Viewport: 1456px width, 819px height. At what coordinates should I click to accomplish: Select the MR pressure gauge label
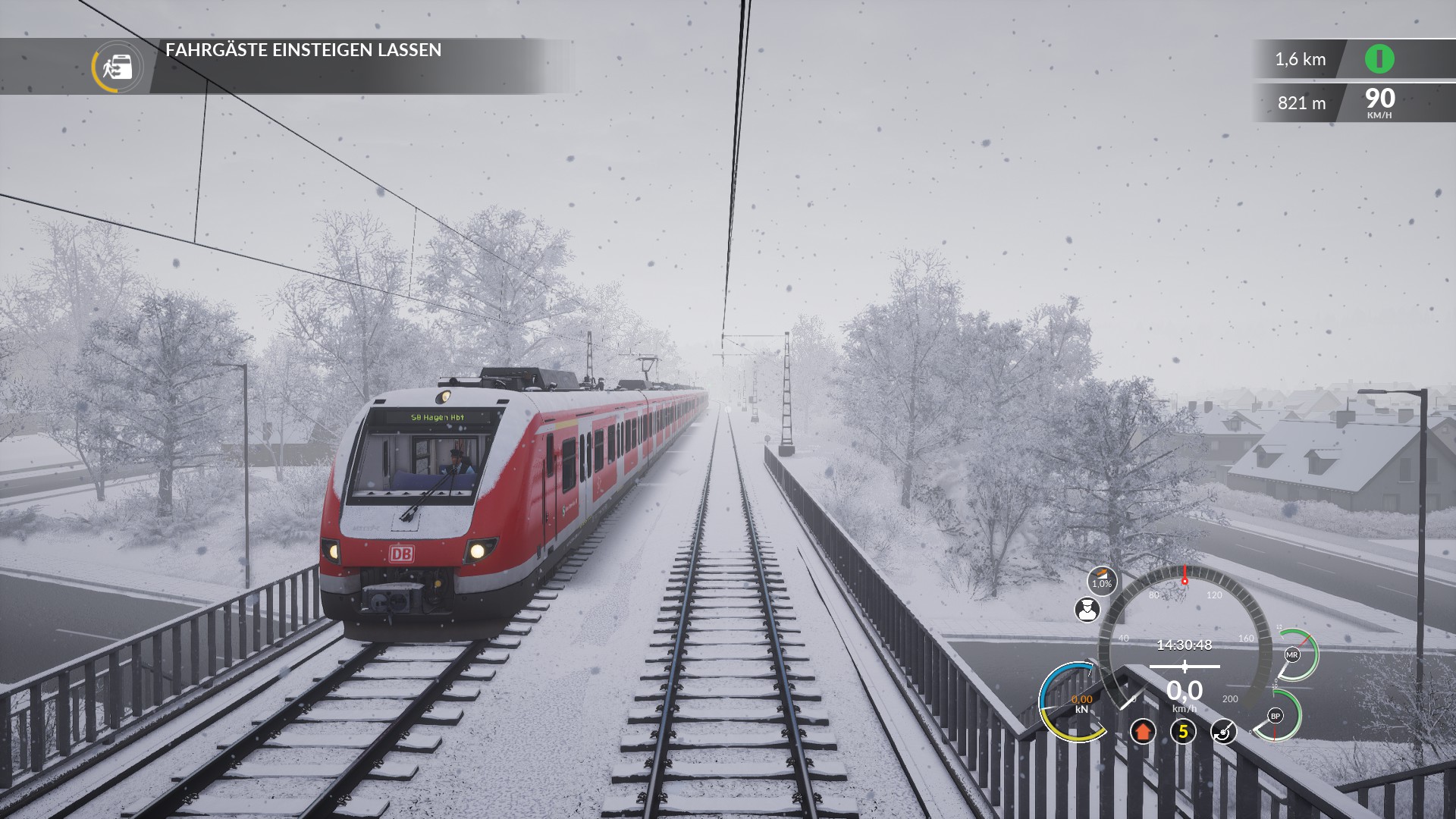tap(1292, 654)
